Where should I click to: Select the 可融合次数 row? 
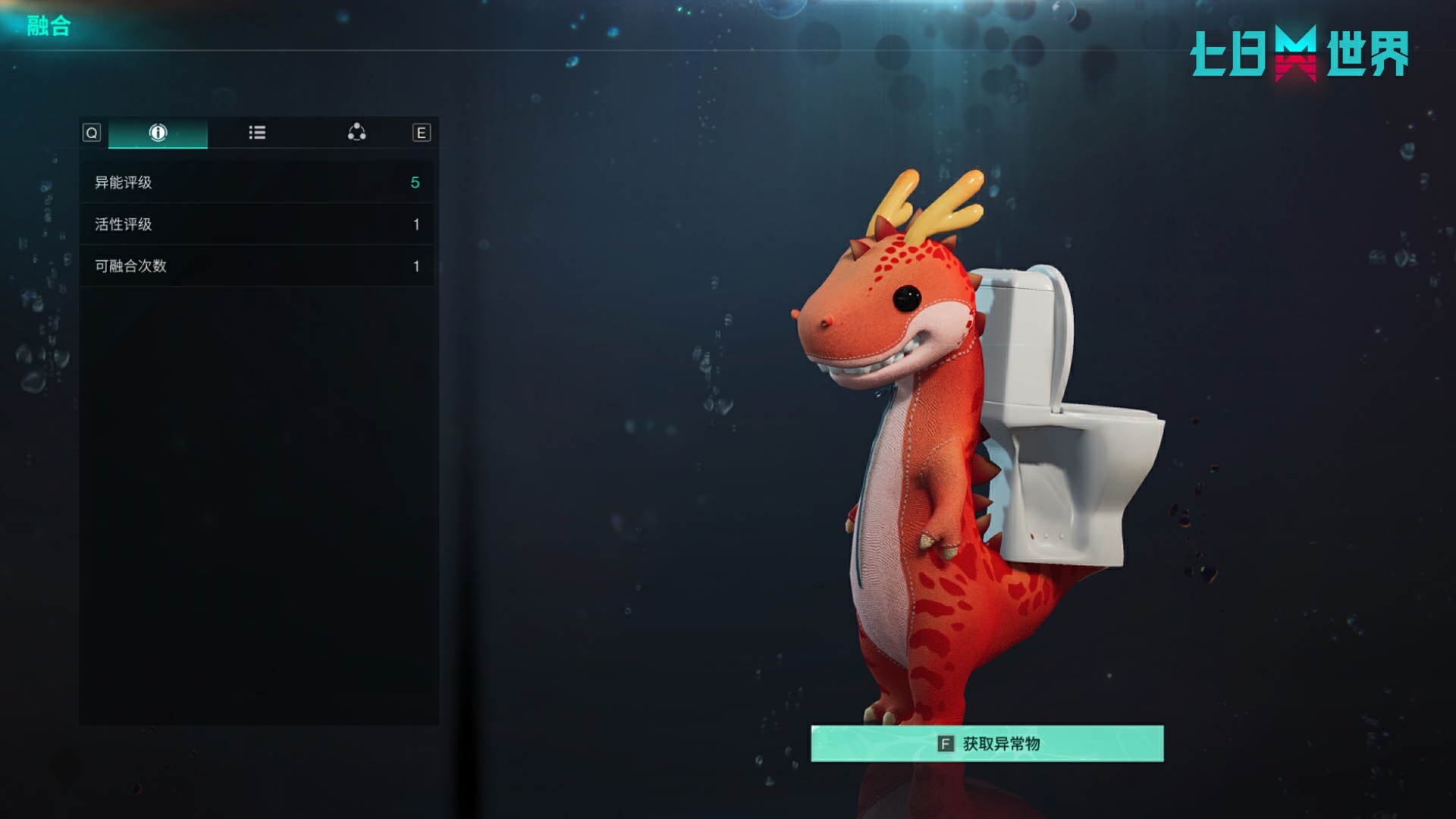(x=257, y=266)
